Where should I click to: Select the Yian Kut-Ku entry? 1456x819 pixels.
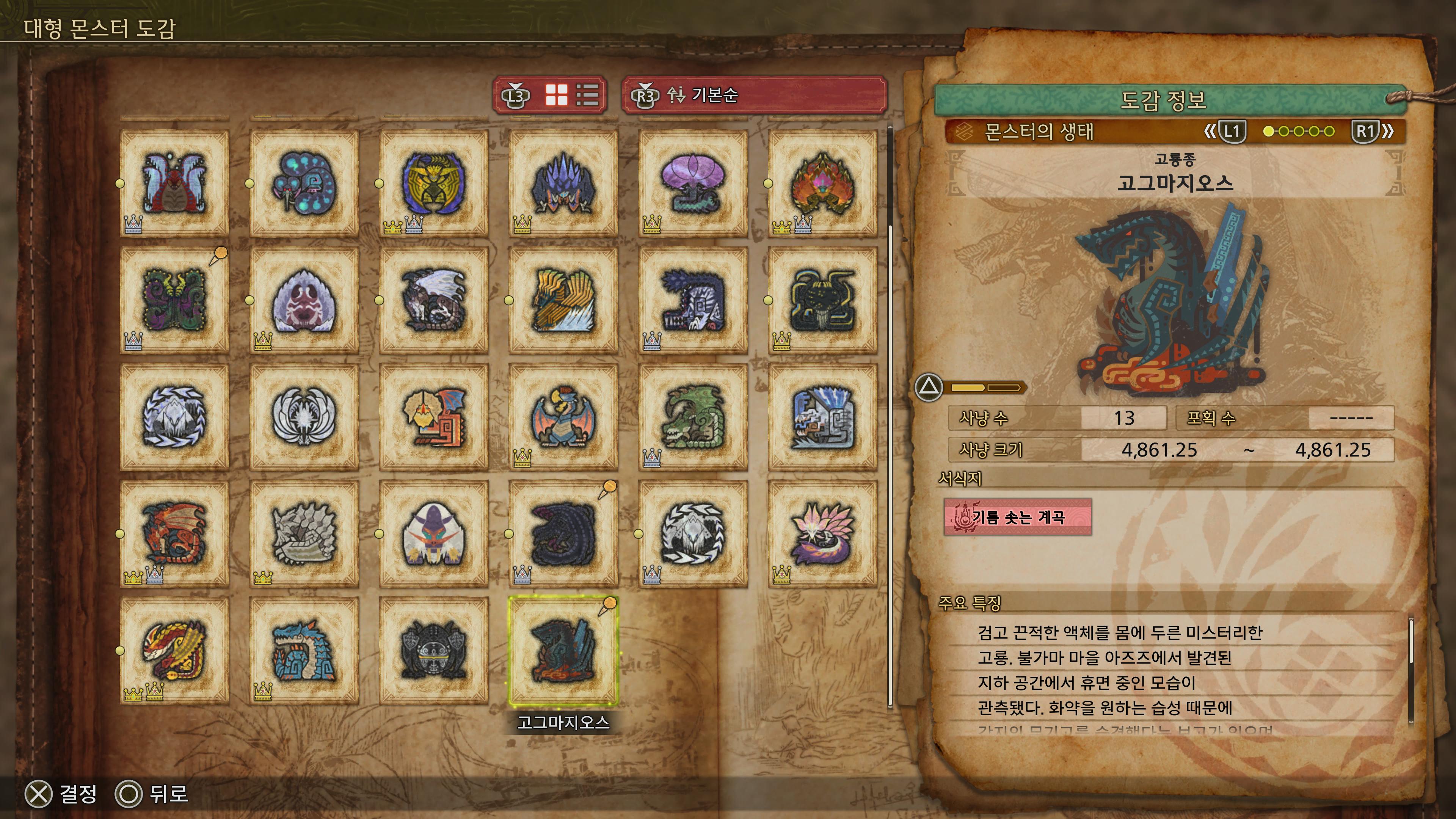[433, 417]
